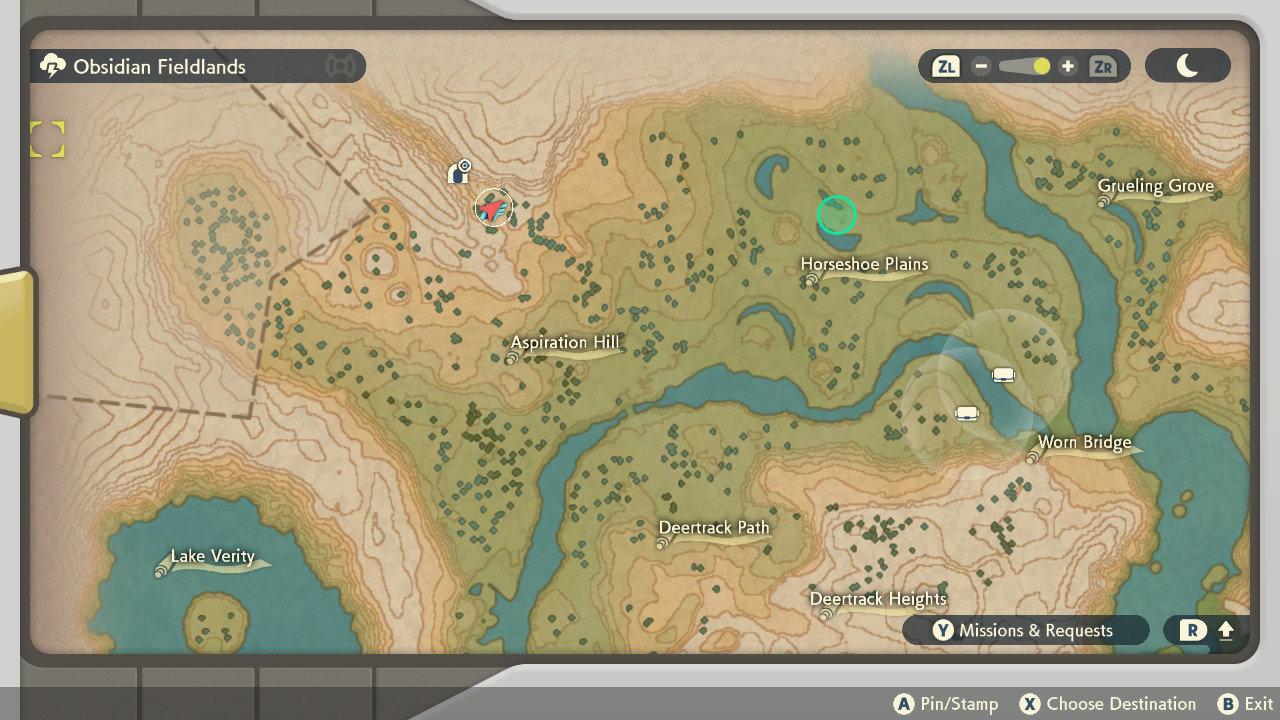Open Missions & Requests with Y
Screen dimensions: 1280x720
[1025, 630]
